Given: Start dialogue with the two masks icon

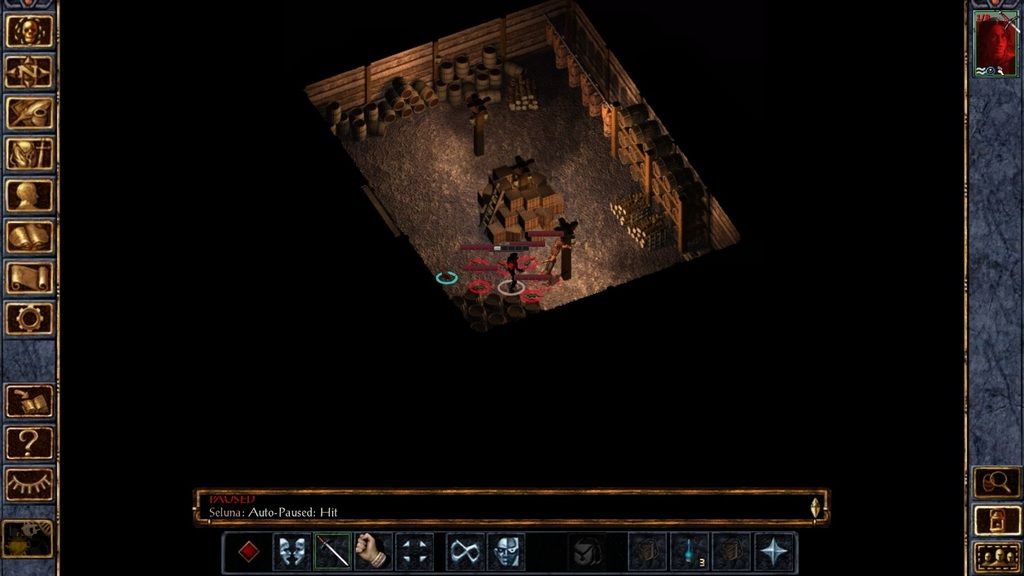Looking at the screenshot, I should click(x=292, y=552).
